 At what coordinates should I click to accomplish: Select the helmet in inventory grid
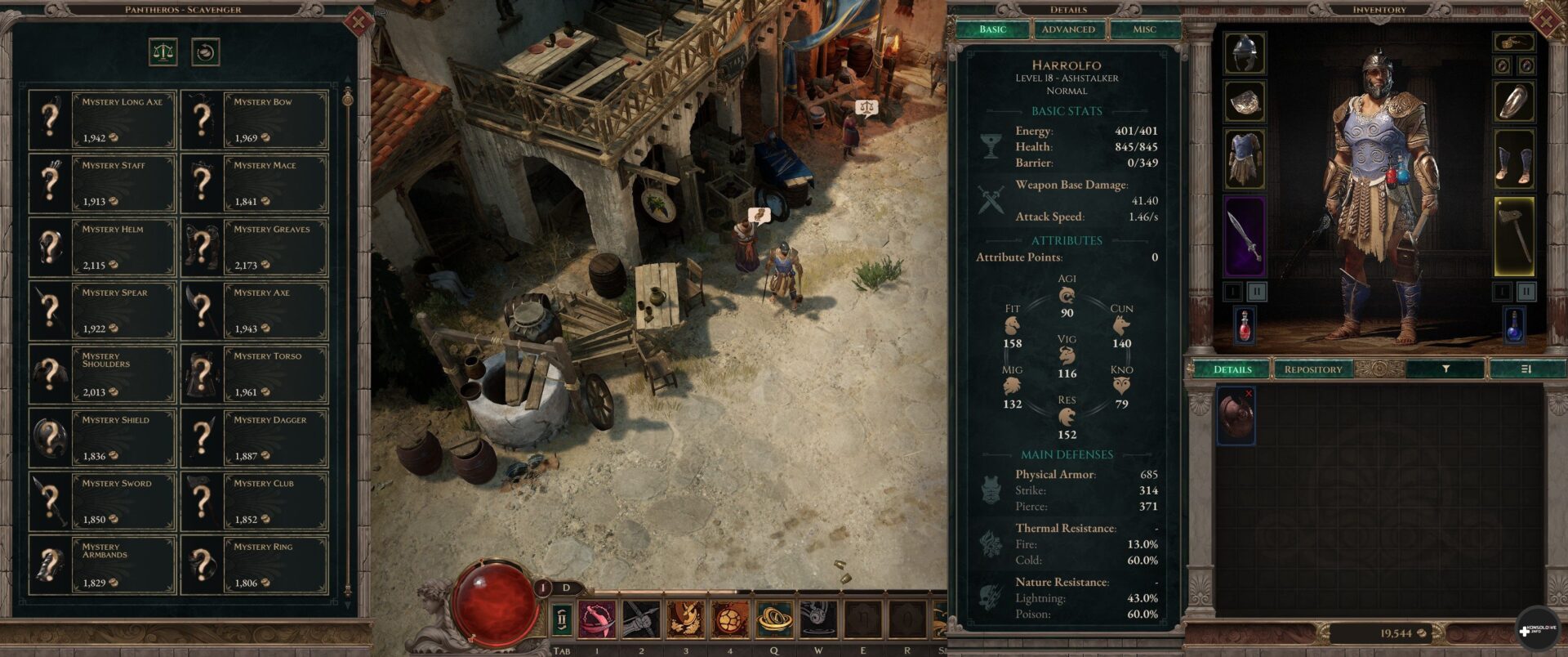click(x=1236, y=415)
